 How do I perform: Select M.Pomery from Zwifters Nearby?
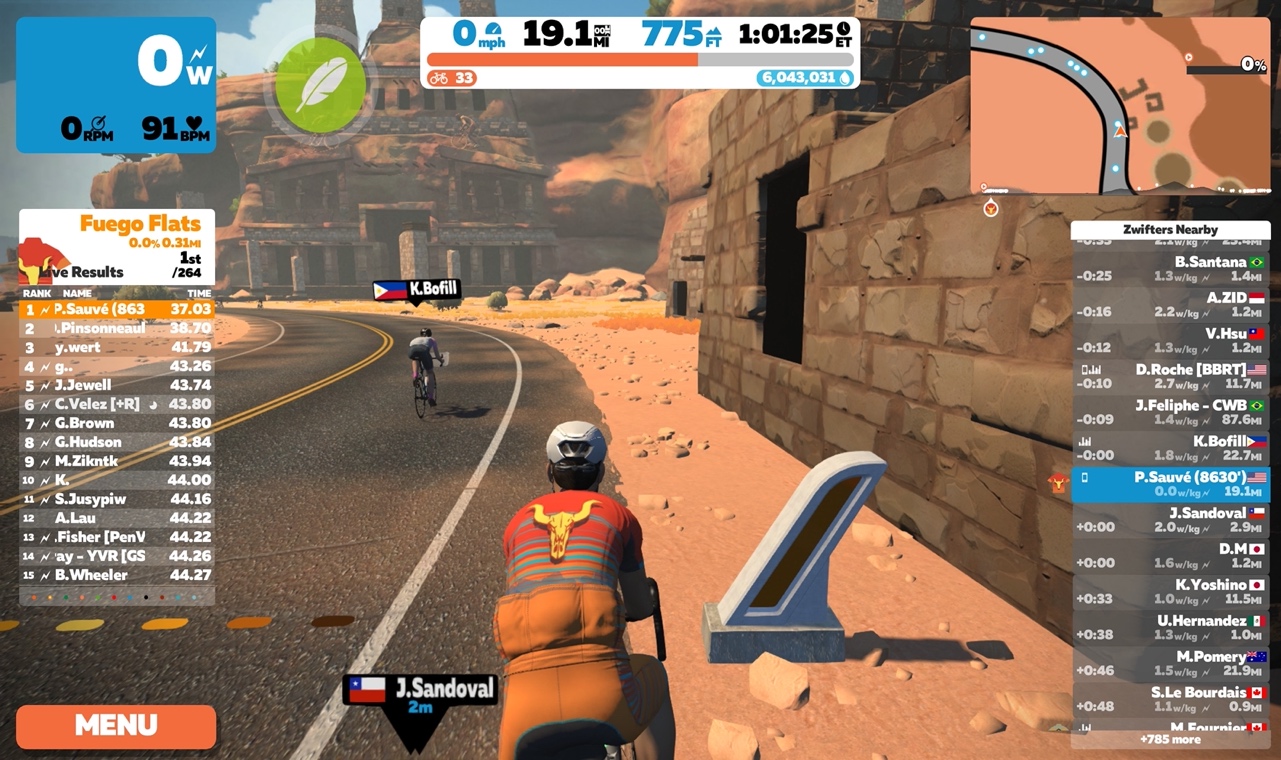tap(1170, 663)
